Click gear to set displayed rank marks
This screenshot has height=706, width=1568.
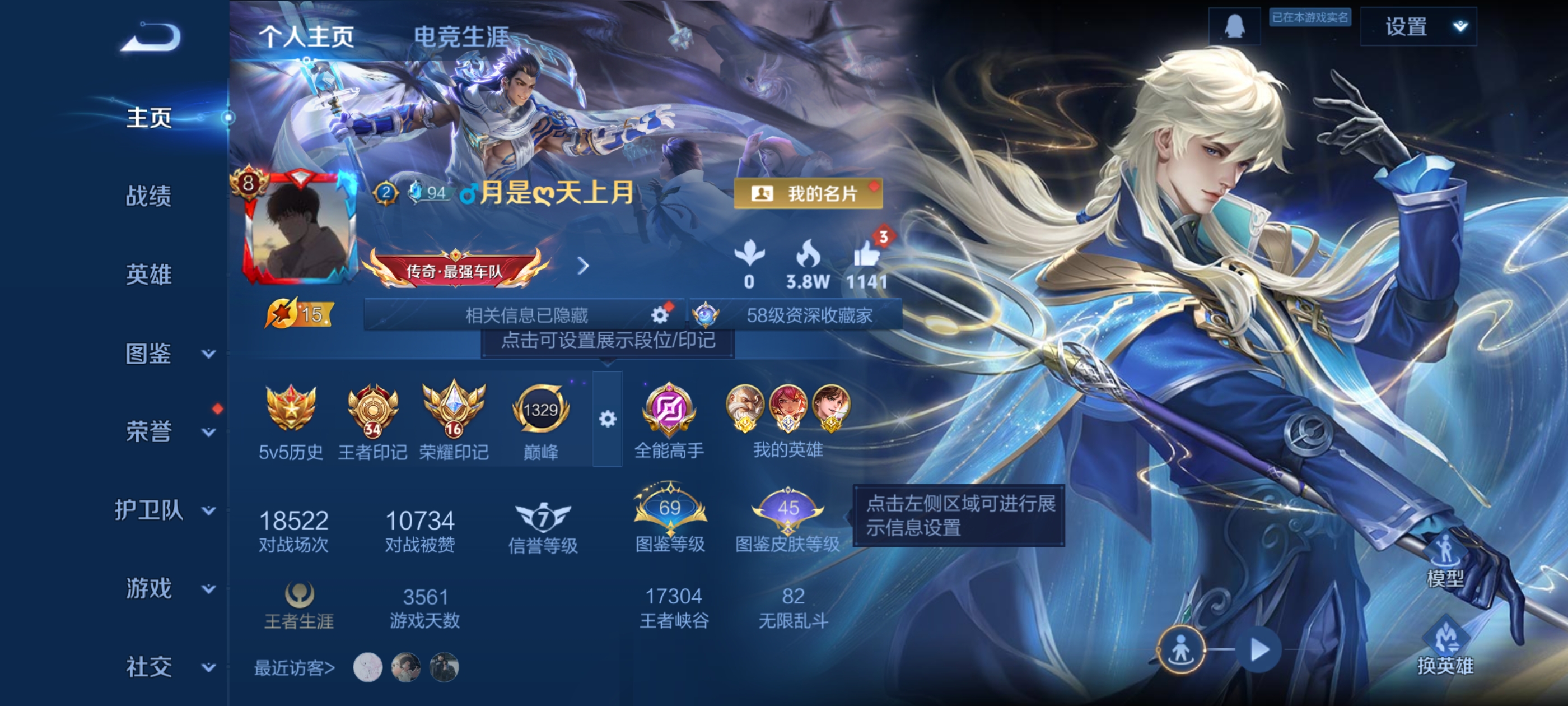[x=607, y=419]
